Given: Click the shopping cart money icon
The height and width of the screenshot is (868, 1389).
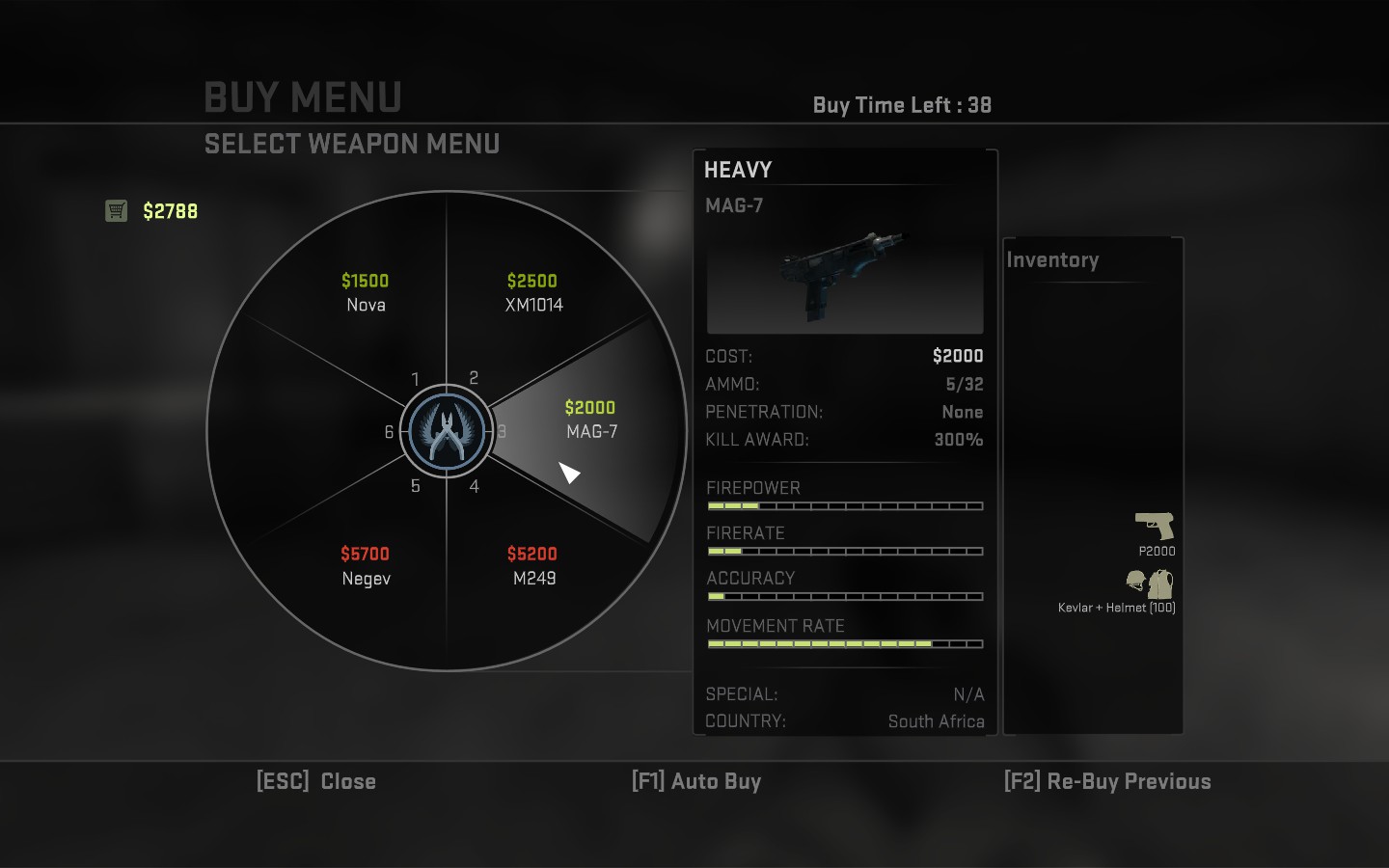Looking at the screenshot, I should [116, 210].
